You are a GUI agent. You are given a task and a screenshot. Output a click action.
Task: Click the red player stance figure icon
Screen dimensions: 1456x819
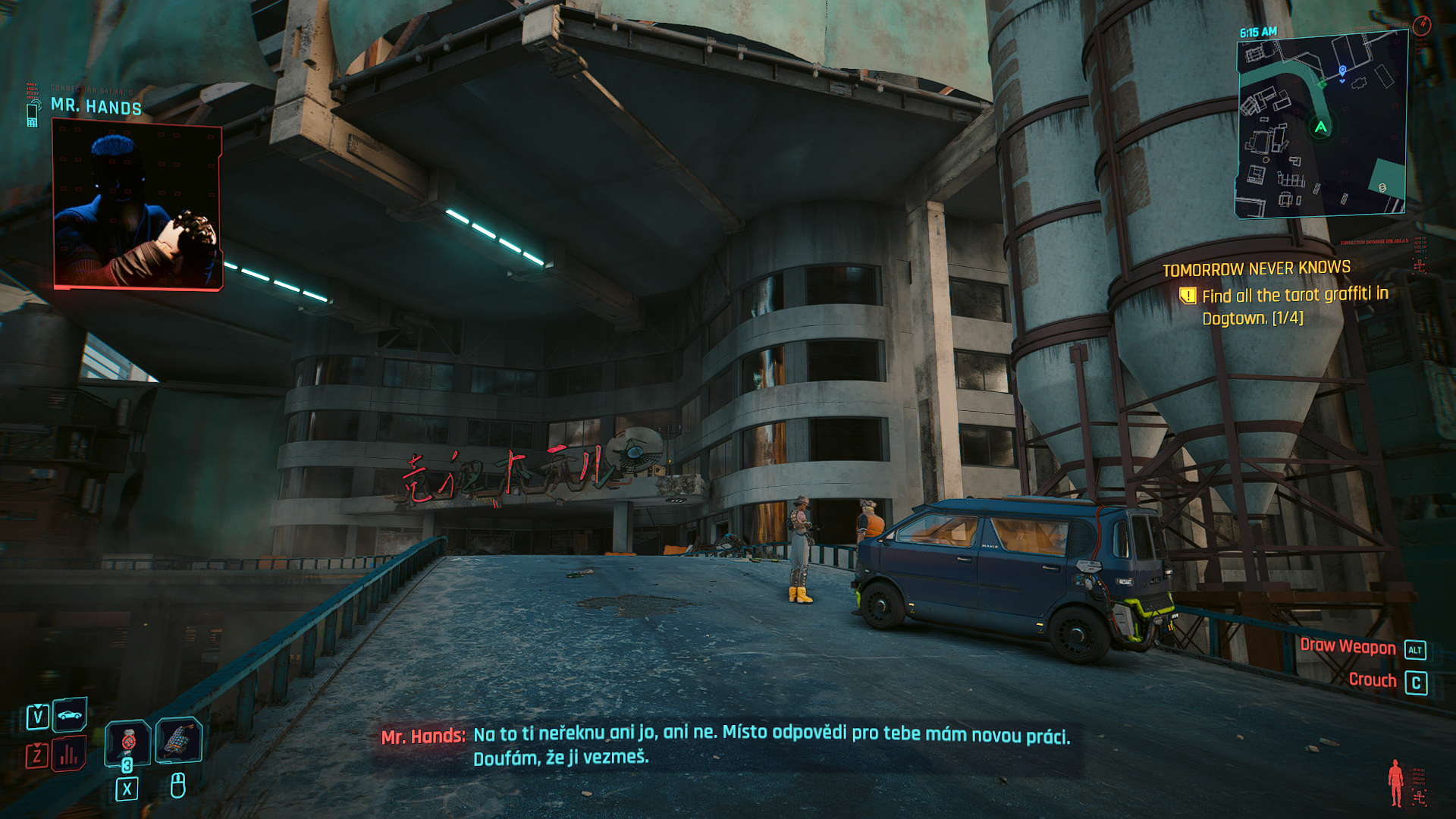click(x=1395, y=783)
